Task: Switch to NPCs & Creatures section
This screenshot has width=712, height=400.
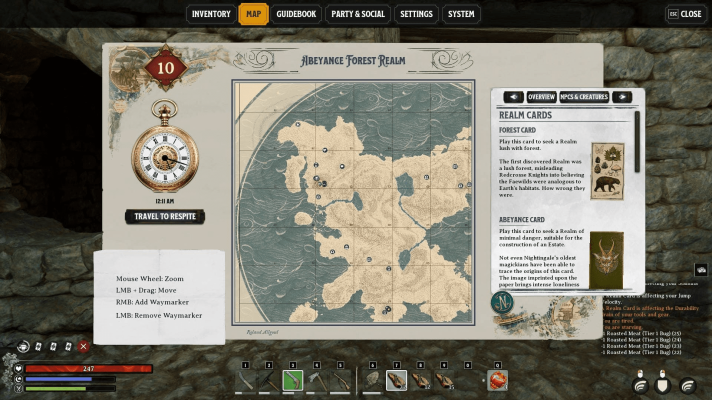Action: [583, 97]
